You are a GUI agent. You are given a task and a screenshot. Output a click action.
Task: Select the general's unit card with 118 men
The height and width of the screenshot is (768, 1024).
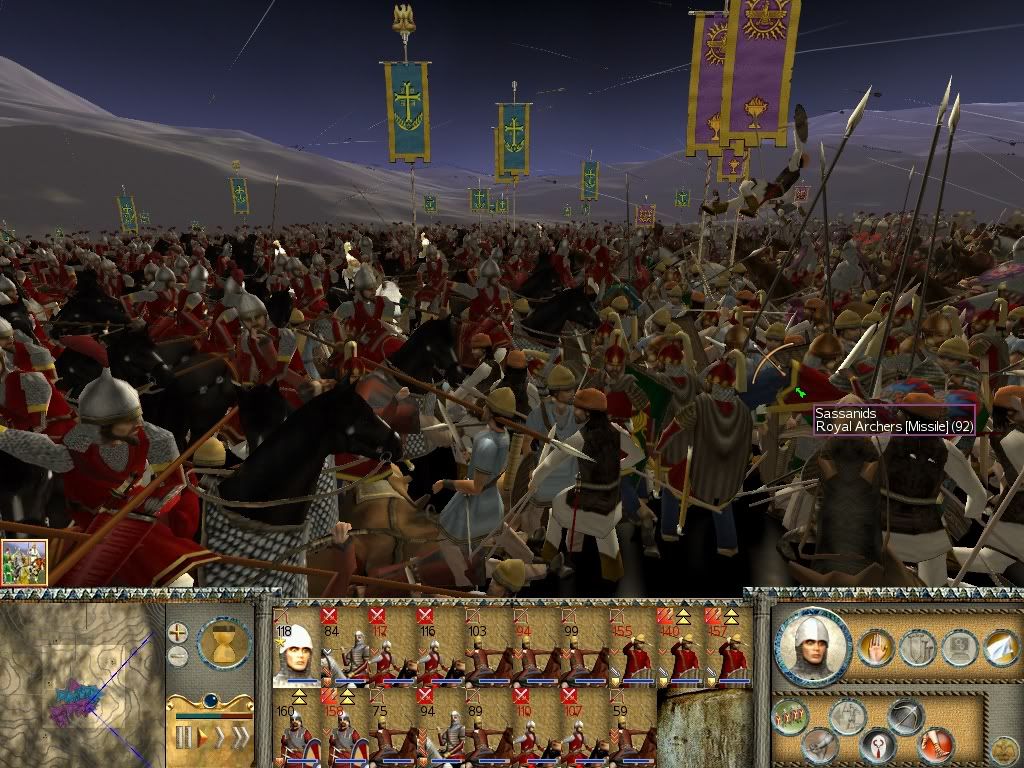tap(296, 650)
